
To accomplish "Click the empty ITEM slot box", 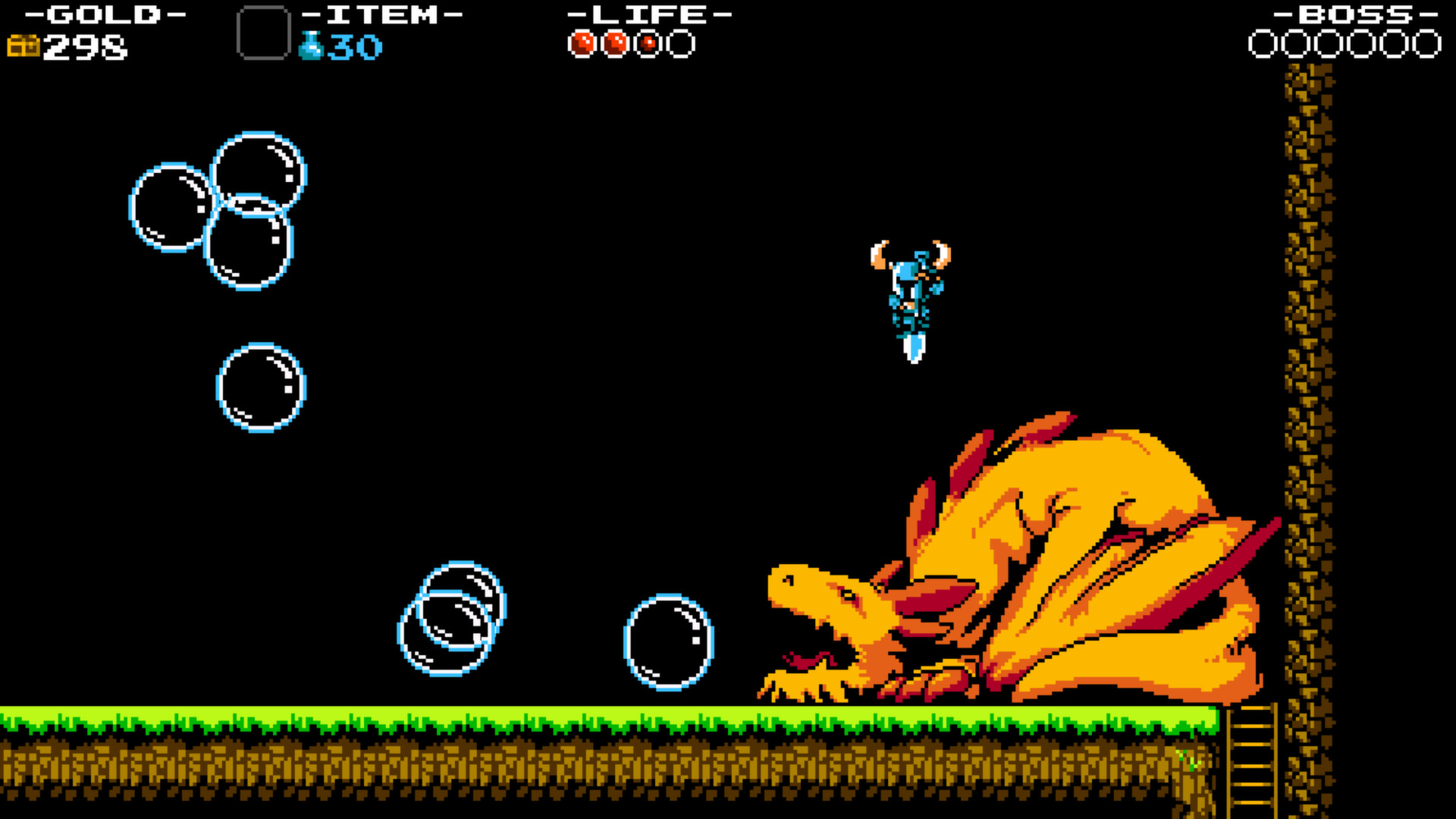I will [264, 32].
